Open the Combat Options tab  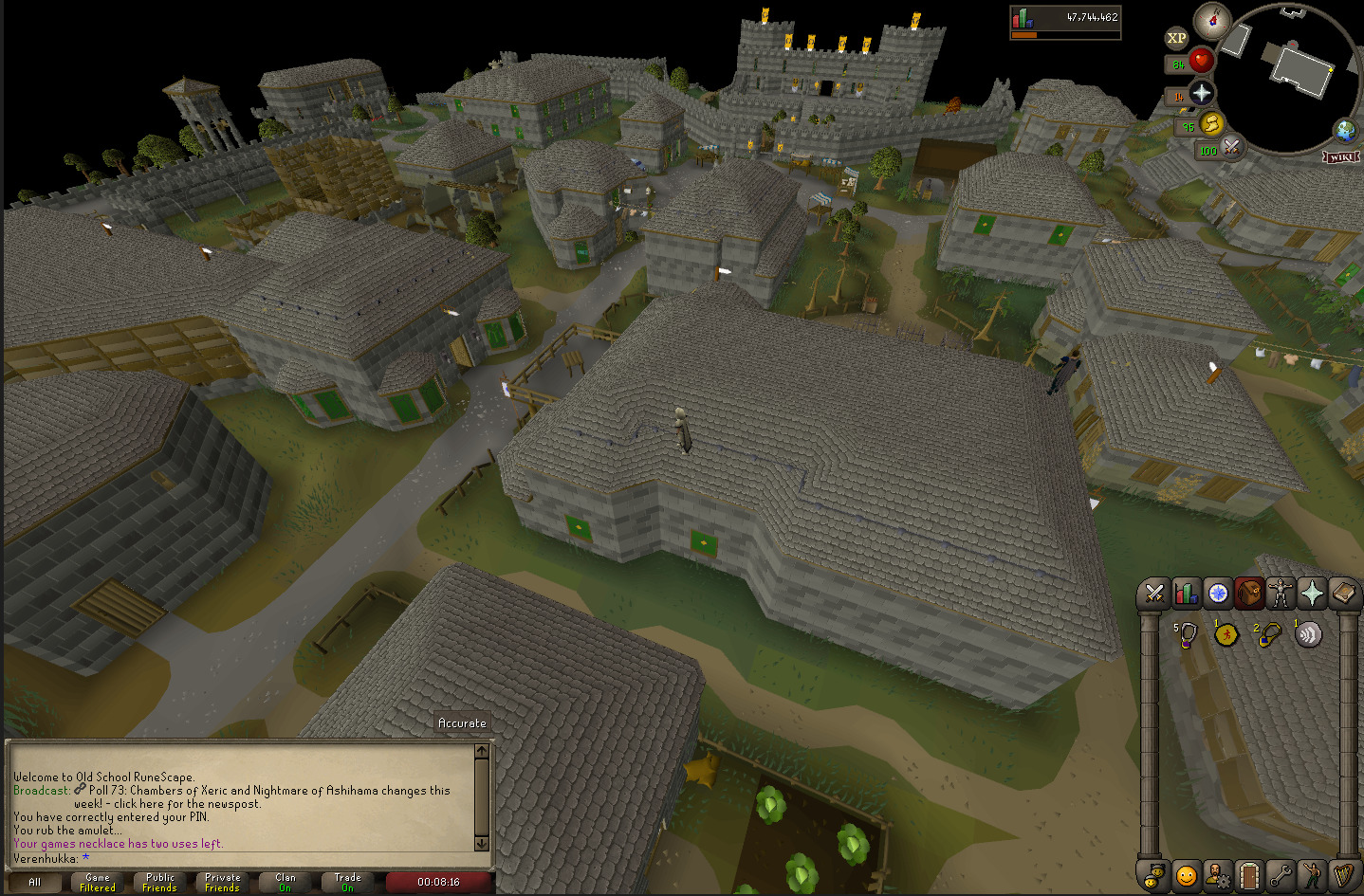[1154, 594]
